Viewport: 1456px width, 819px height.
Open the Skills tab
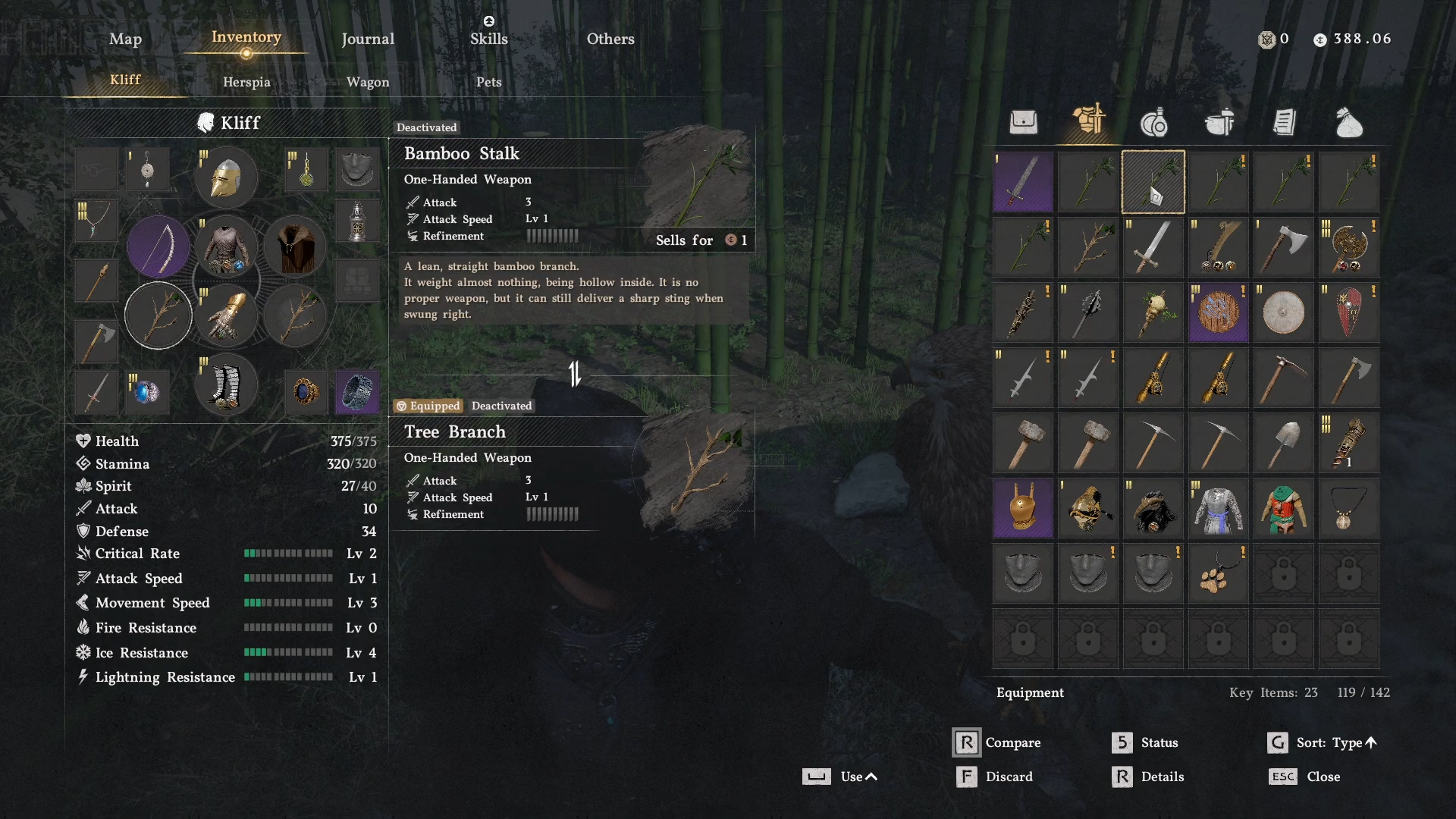(x=488, y=39)
